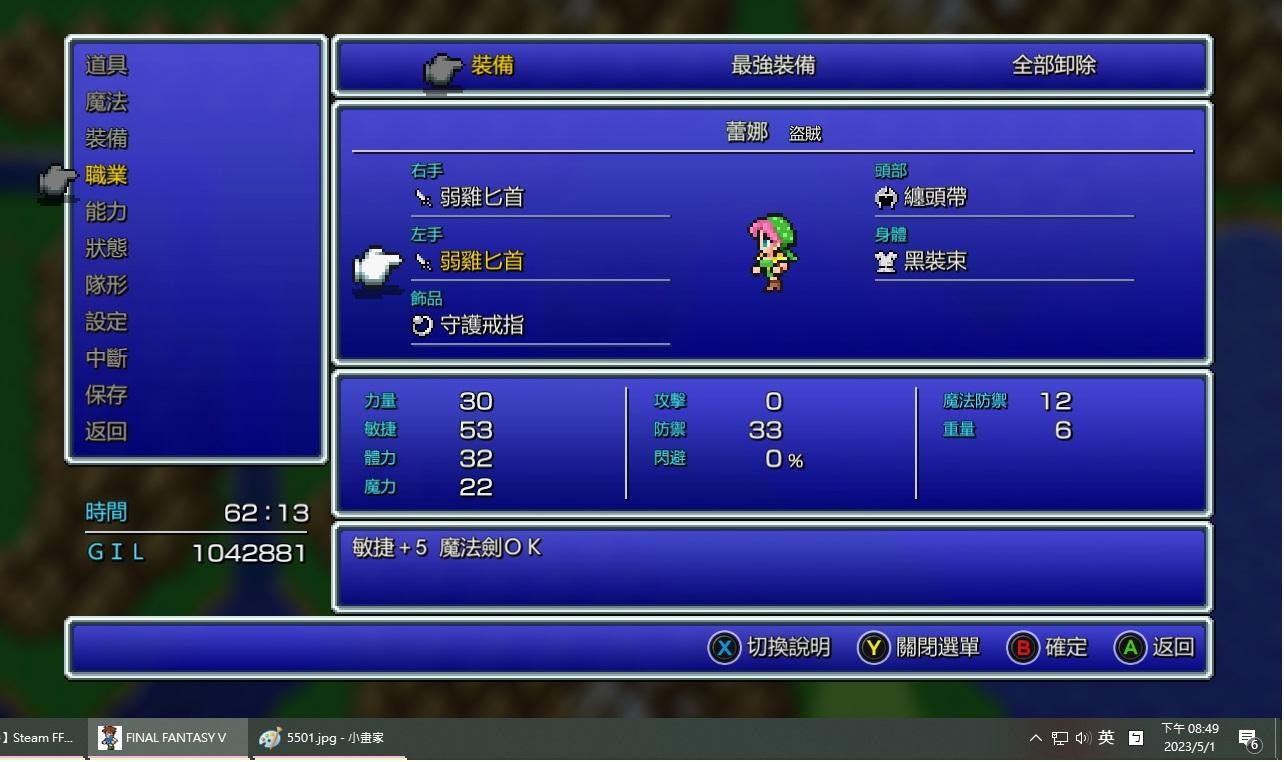
Task: Open 5501.jpg in 小畫家 from taskbar
Action: (320, 738)
